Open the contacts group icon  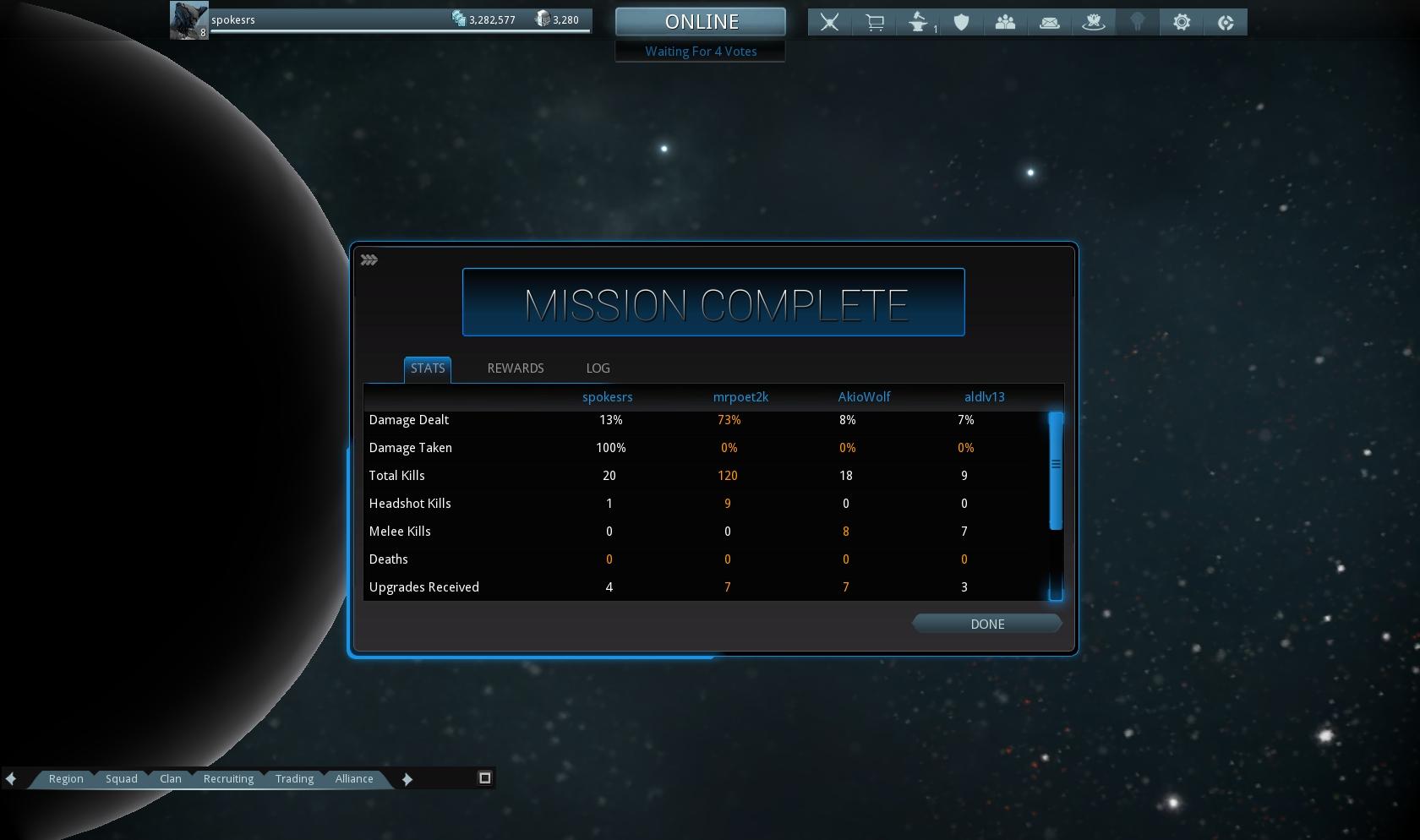coord(1005,22)
